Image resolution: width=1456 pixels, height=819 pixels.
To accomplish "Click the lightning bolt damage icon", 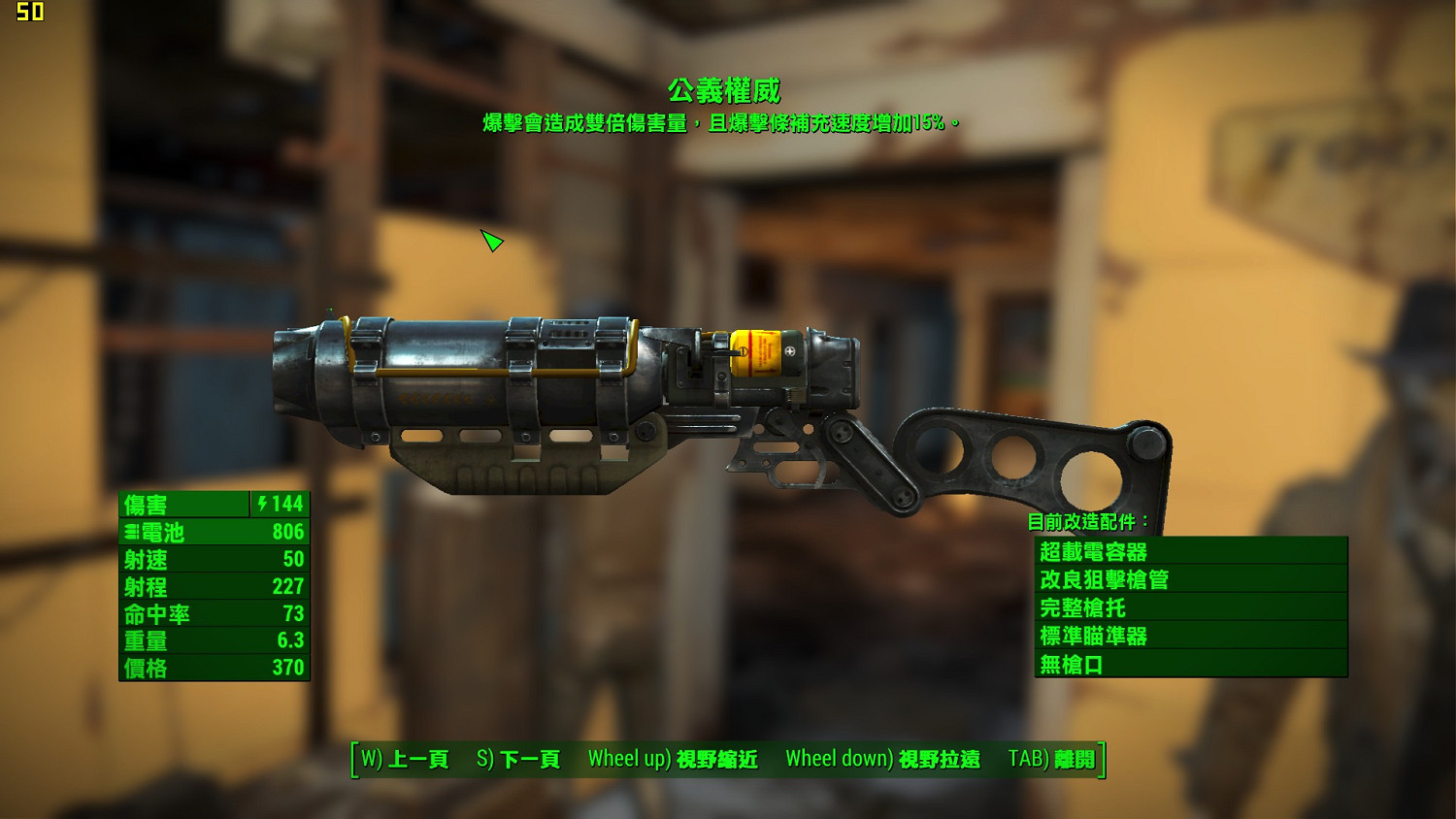I will [260, 504].
